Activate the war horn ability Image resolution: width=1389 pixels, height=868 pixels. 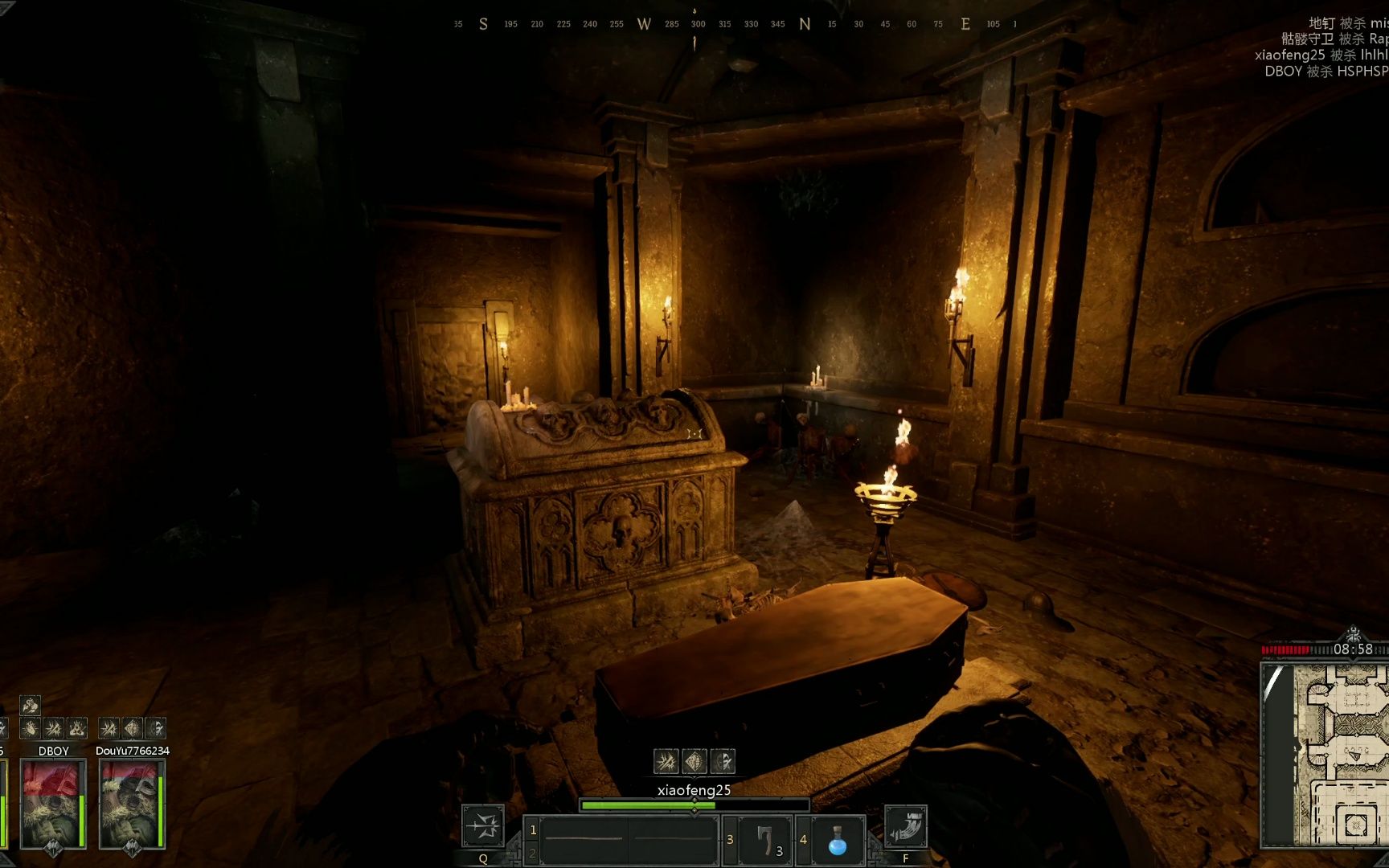click(x=906, y=826)
